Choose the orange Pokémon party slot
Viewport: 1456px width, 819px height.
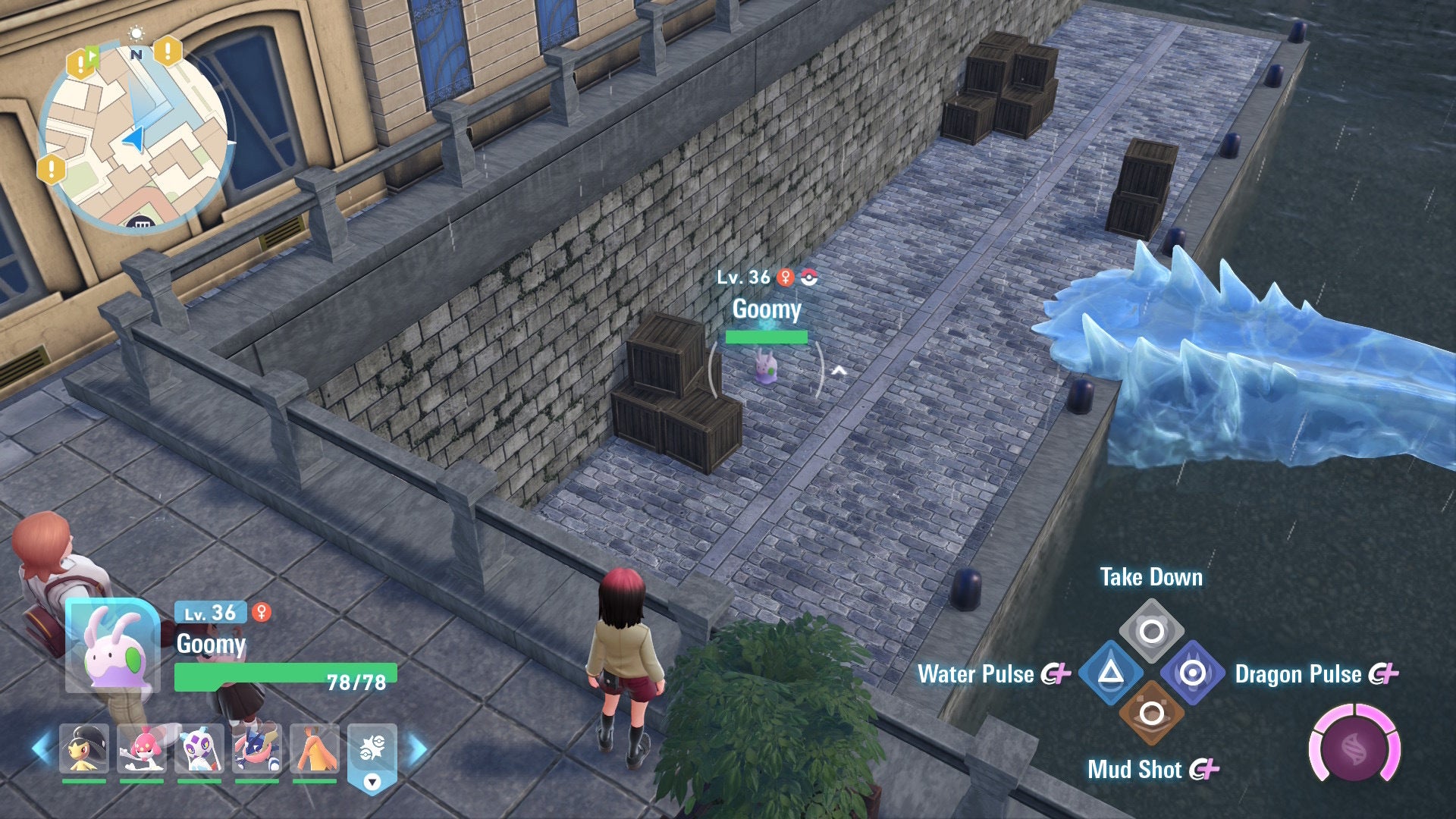tap(315, 748)
